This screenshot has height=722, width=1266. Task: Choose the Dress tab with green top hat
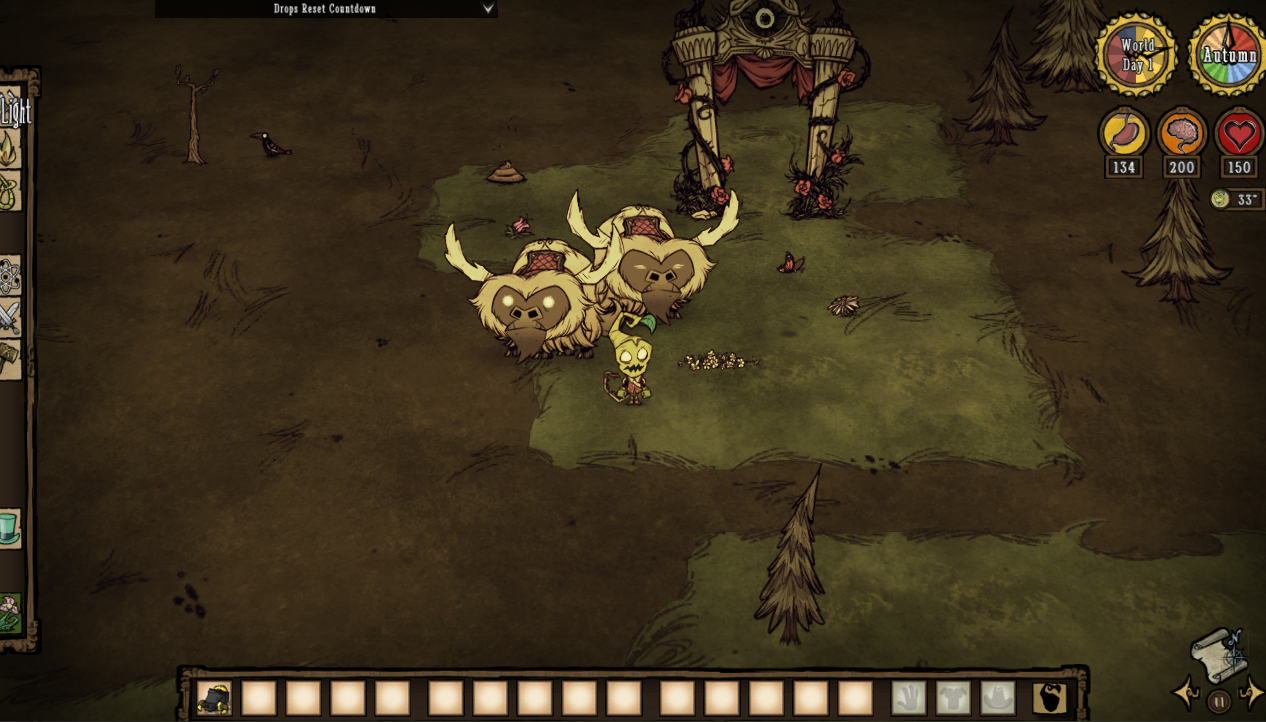8,527
